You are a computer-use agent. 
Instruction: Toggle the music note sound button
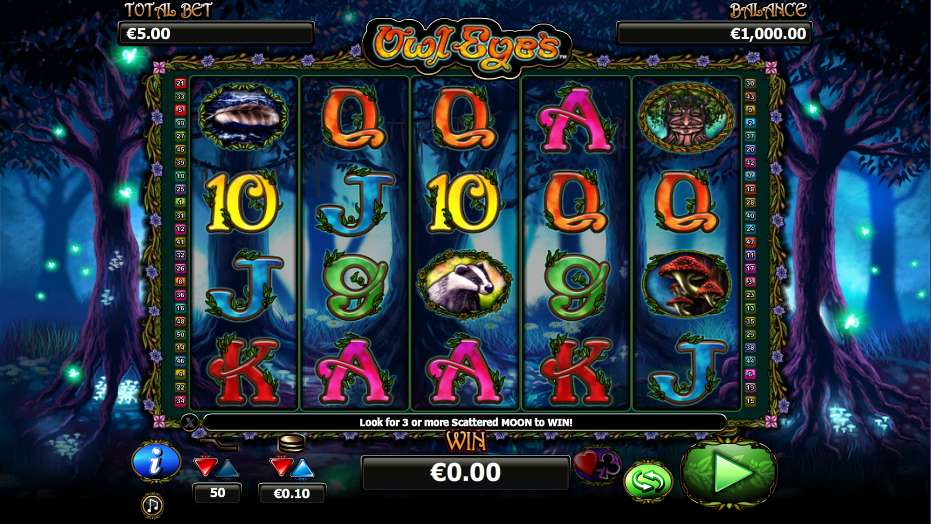click(152, 503)
